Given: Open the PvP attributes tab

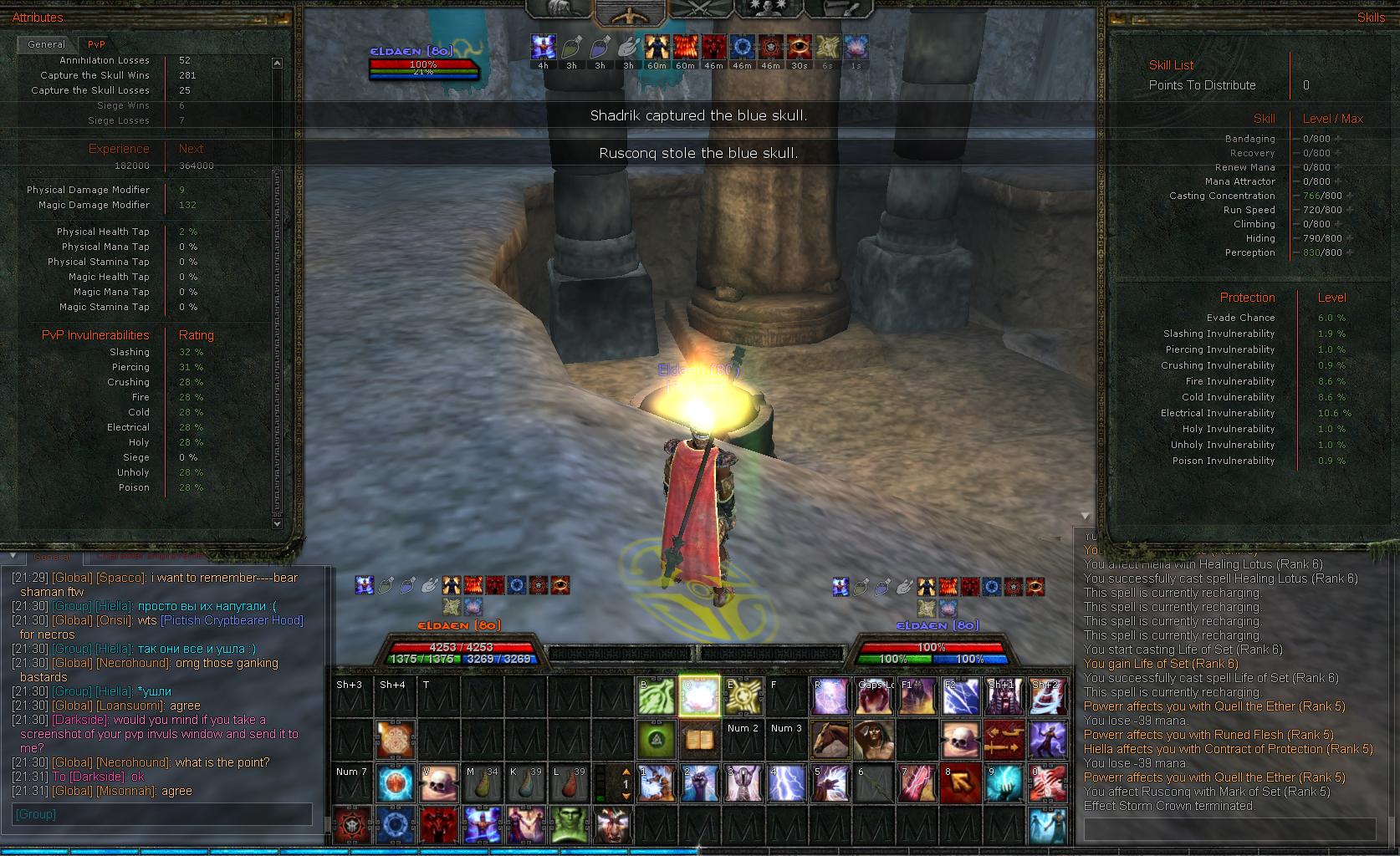Looking at the screenshot, I should click(96, 44).
